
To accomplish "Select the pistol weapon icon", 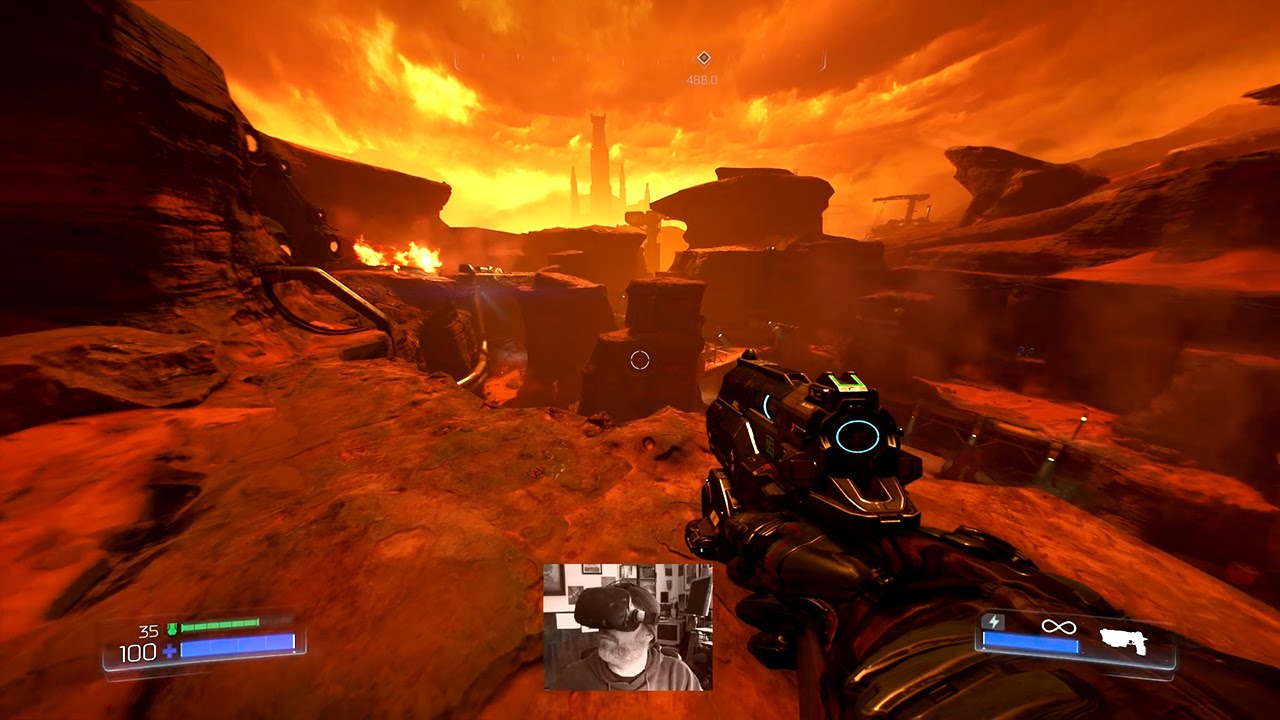I will pos(1123,639).
